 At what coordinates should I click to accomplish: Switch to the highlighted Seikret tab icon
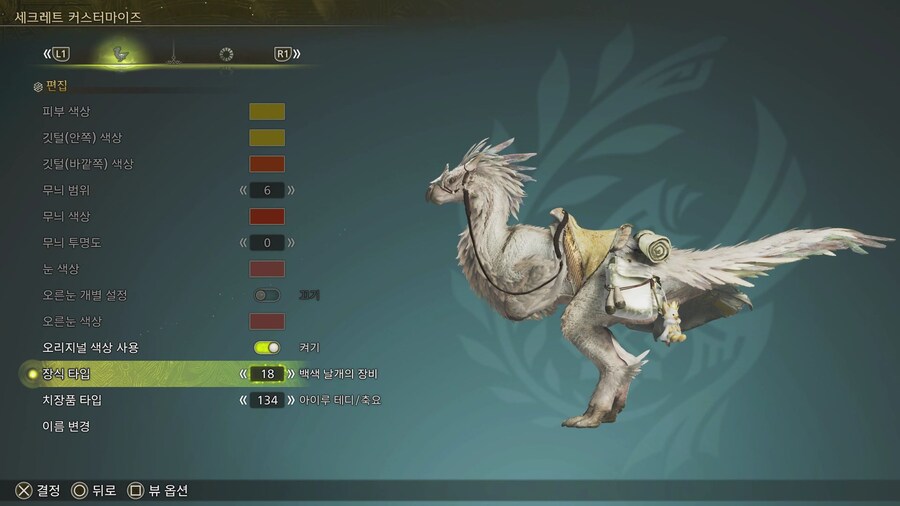click(x=121, y=54)
